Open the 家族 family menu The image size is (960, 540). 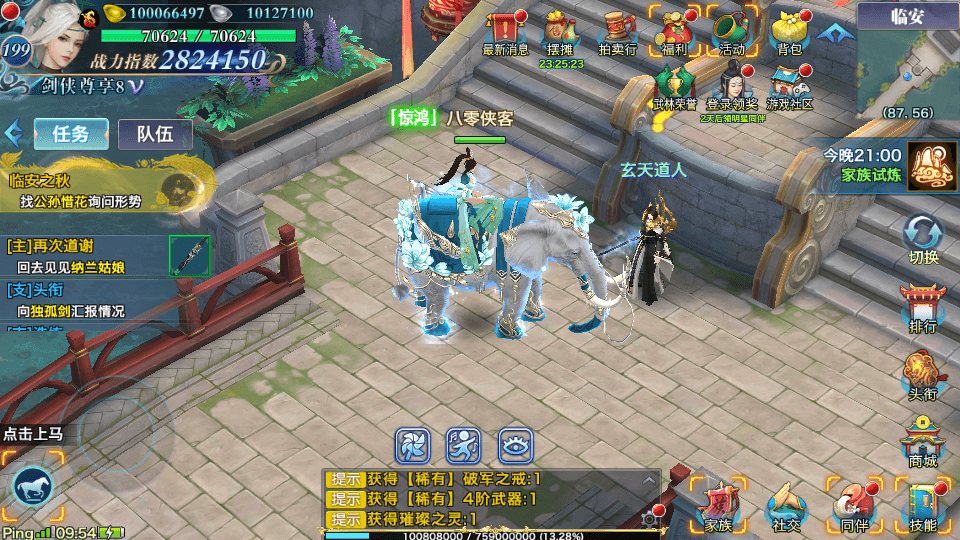[x=718, y=505]
